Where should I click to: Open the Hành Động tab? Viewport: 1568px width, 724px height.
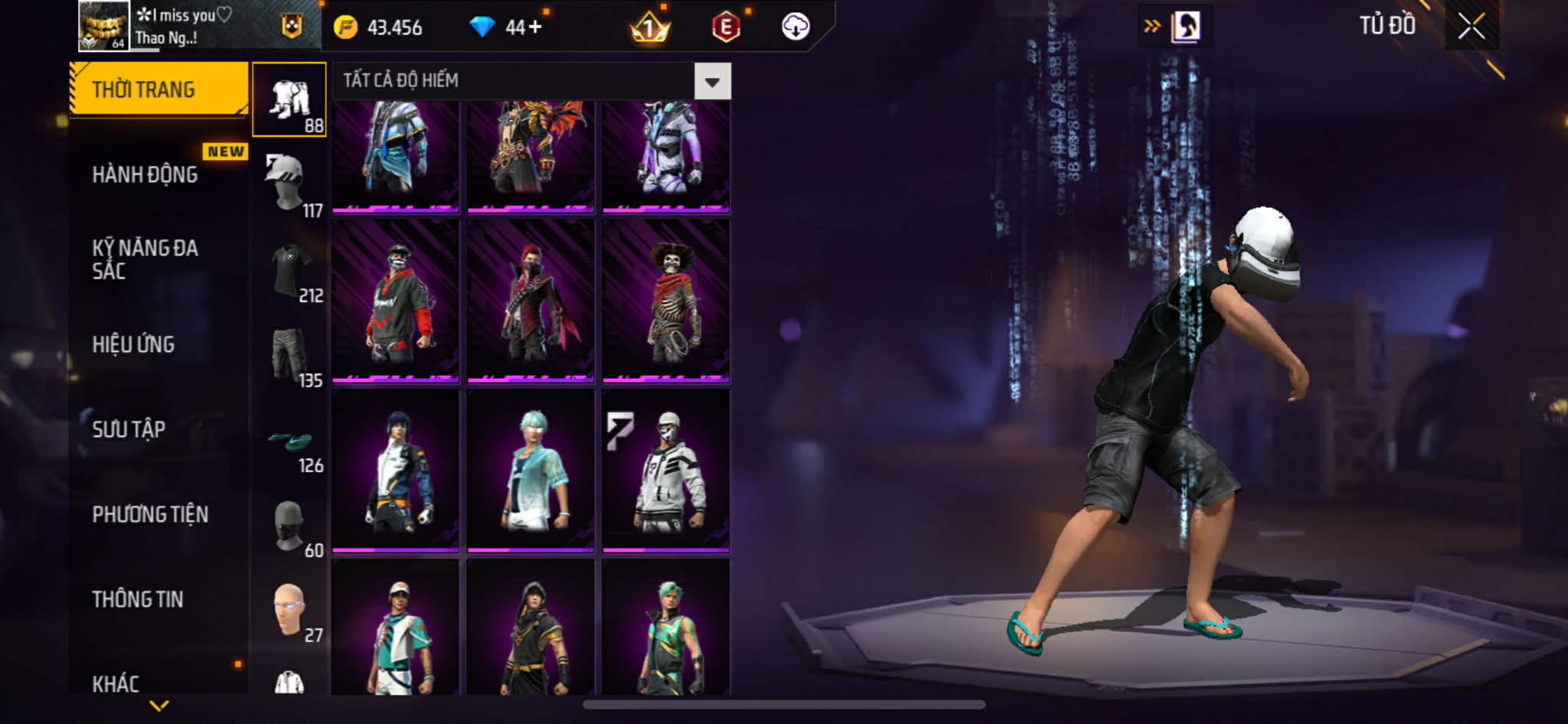pos(145,174)
